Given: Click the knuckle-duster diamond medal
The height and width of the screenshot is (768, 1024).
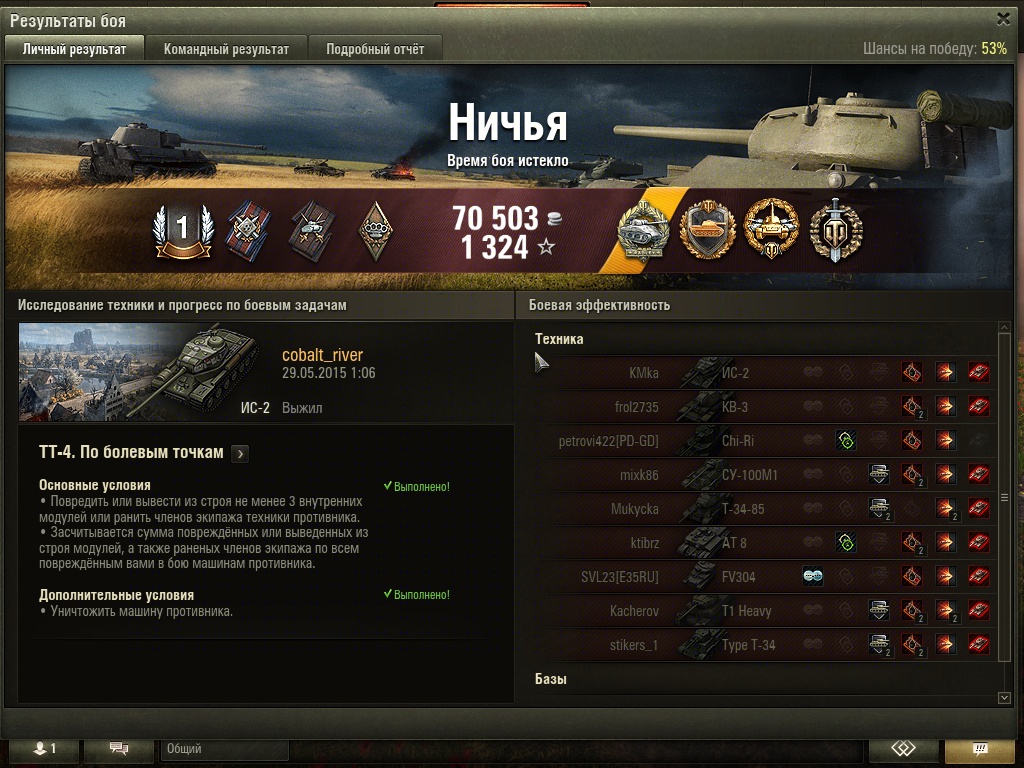Looking at the screenshot, I should pyautogui.click(x=376, y=231).
